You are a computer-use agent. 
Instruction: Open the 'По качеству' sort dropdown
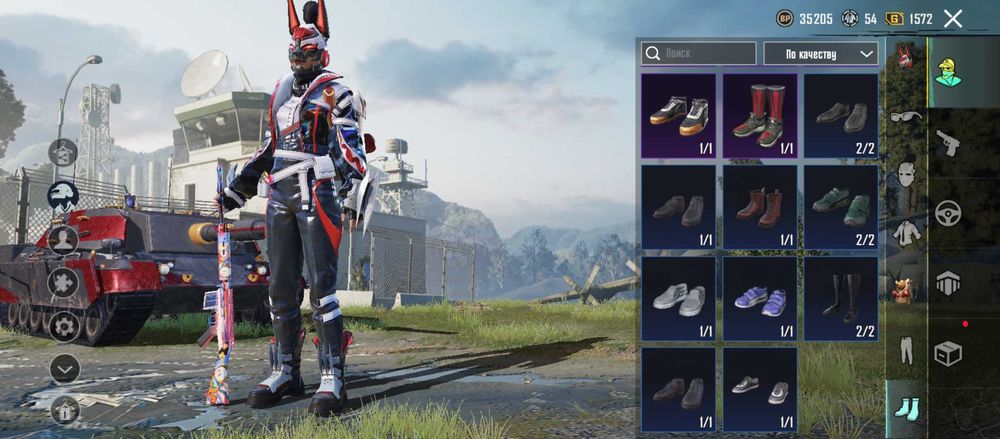click(821, 53)
